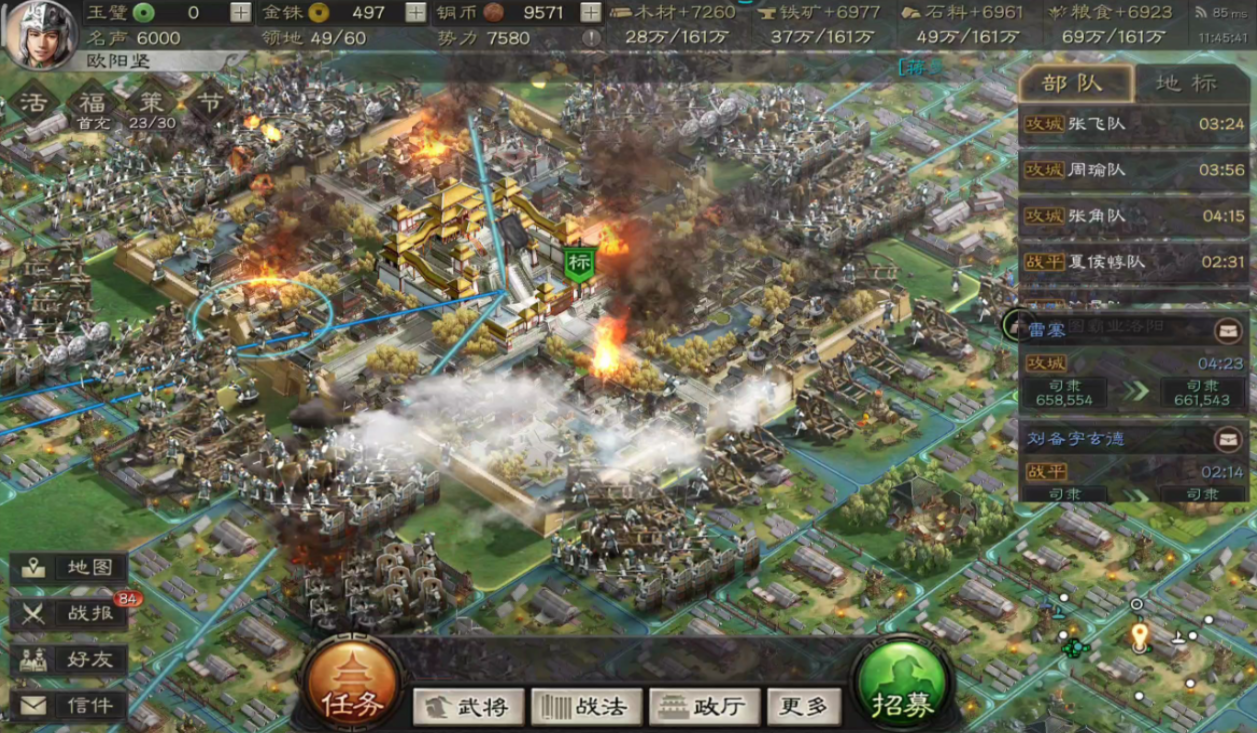Open the 战法 tactics menu
Screen dimensions: 1257x733
point(585,707)
